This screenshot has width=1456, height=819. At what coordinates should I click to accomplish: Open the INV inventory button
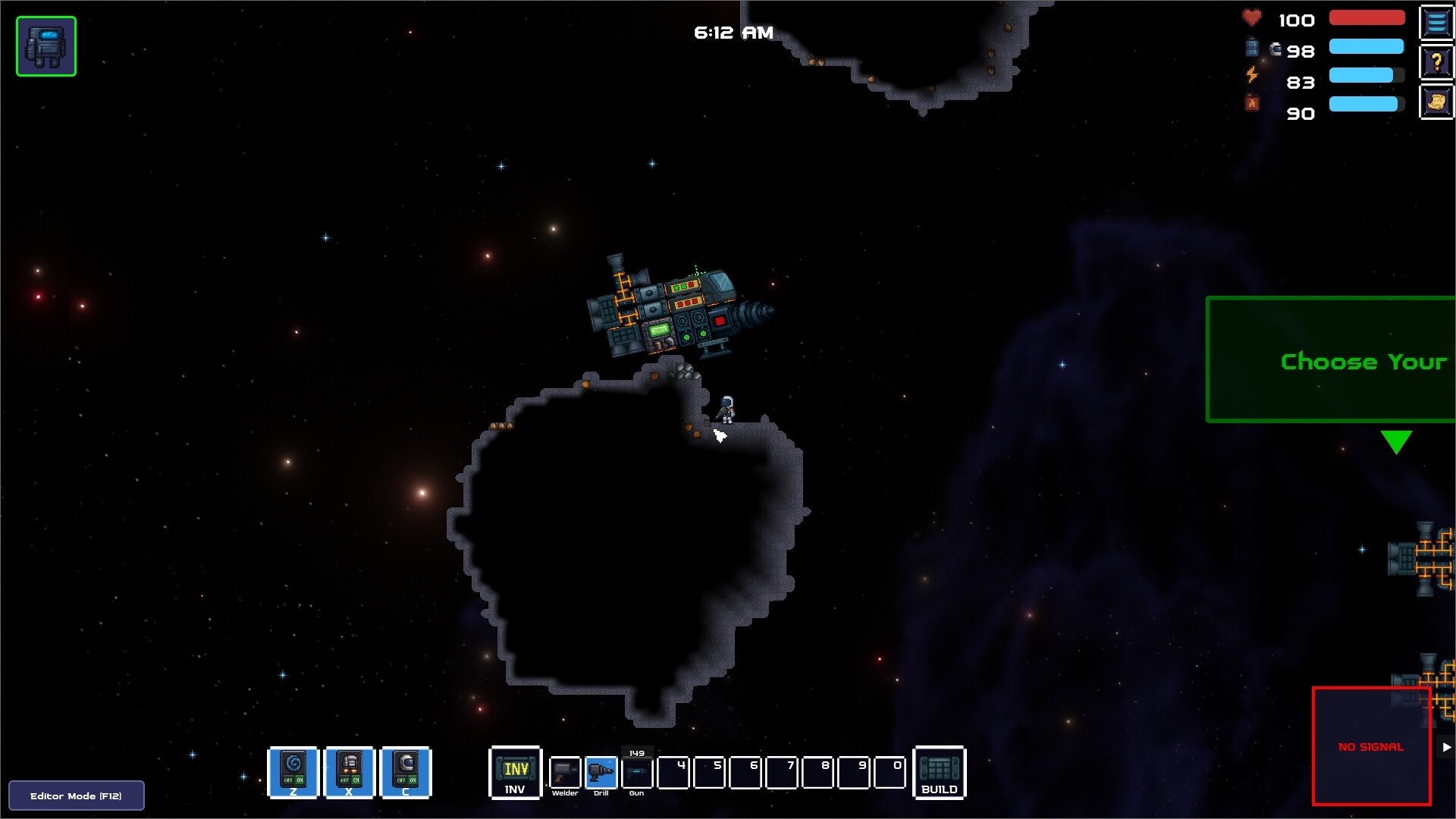tap(515, 772)
